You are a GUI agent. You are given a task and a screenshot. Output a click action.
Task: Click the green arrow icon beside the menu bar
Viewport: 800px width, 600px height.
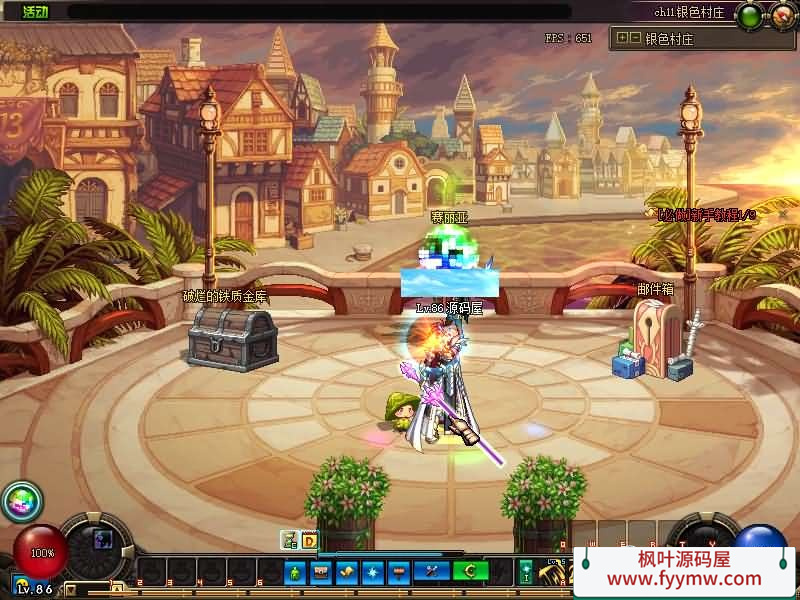coord(527,572)
